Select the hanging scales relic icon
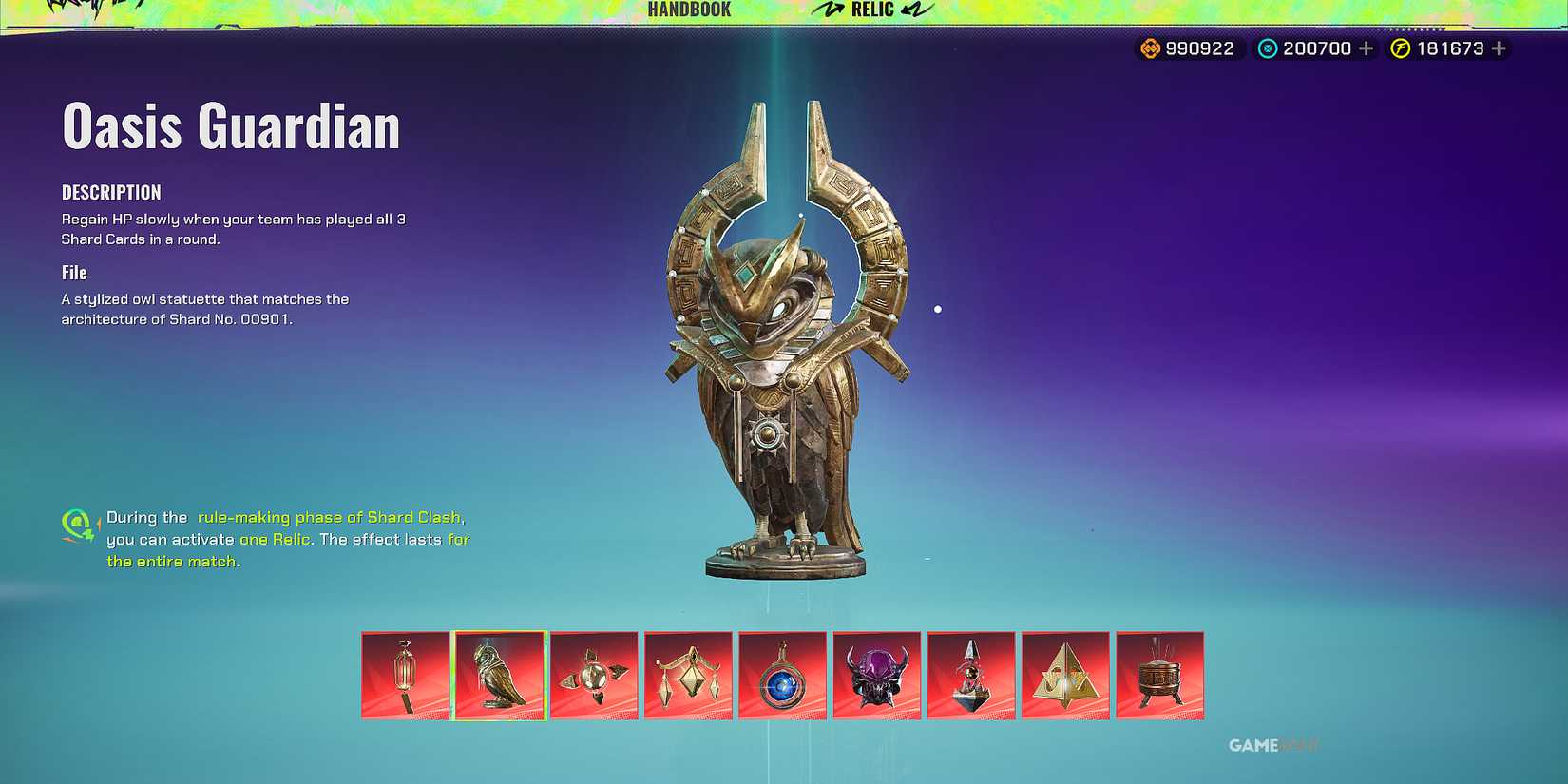 pos(688,676)
